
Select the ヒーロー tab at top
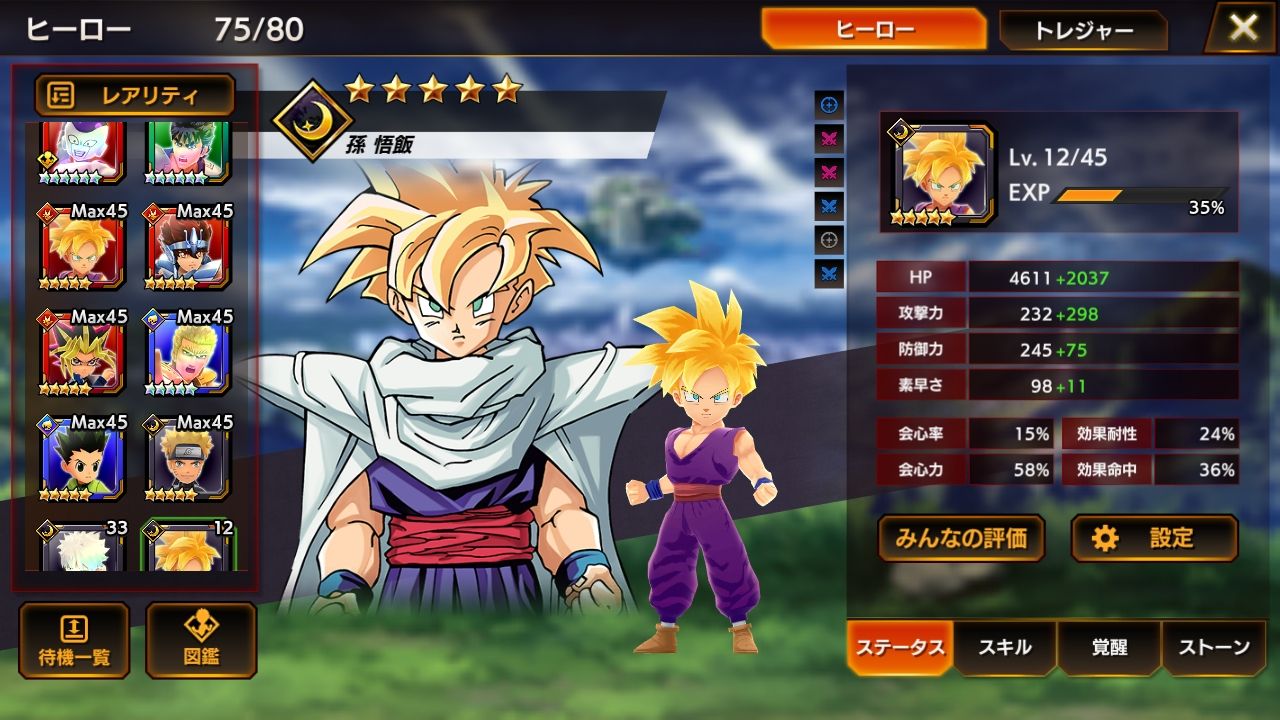873,30
